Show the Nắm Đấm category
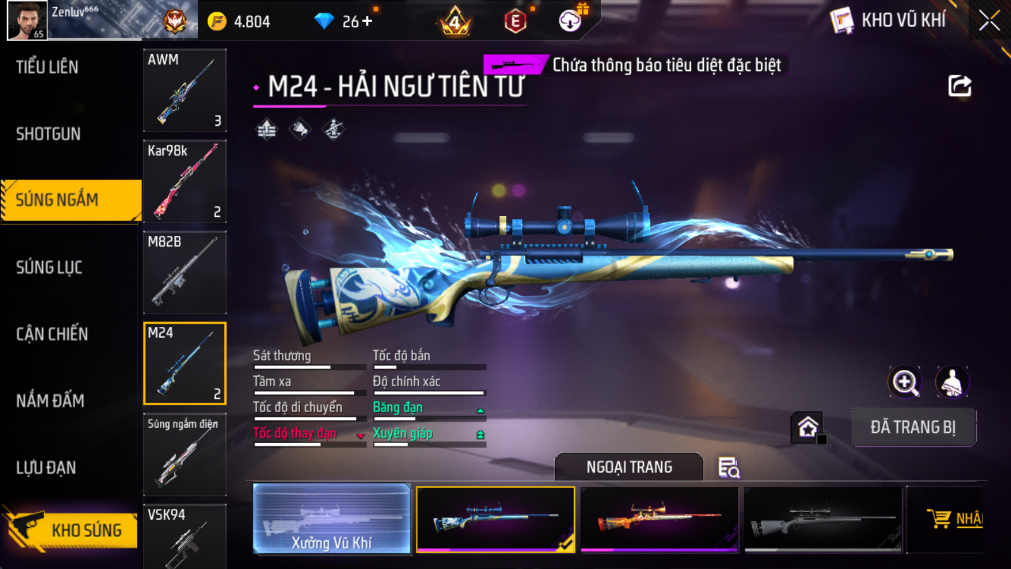The width and height of the screenshot is (1011, 569). point(50,401)
